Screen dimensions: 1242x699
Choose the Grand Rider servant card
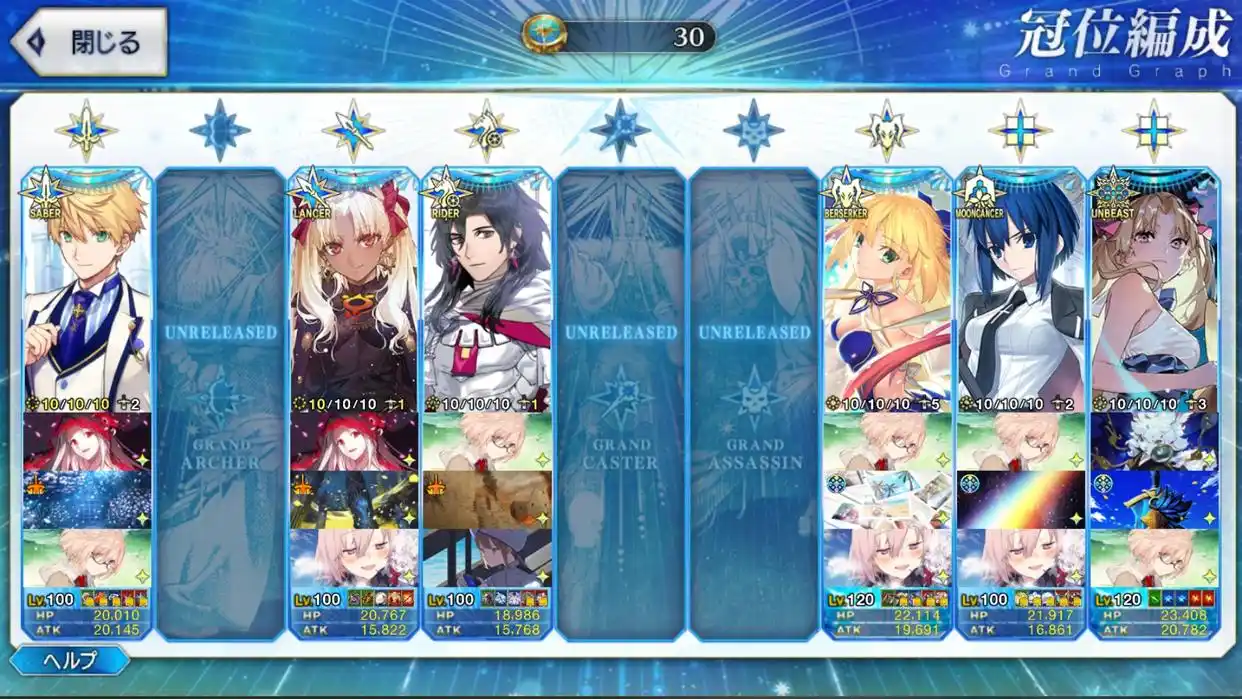point(487,290)
